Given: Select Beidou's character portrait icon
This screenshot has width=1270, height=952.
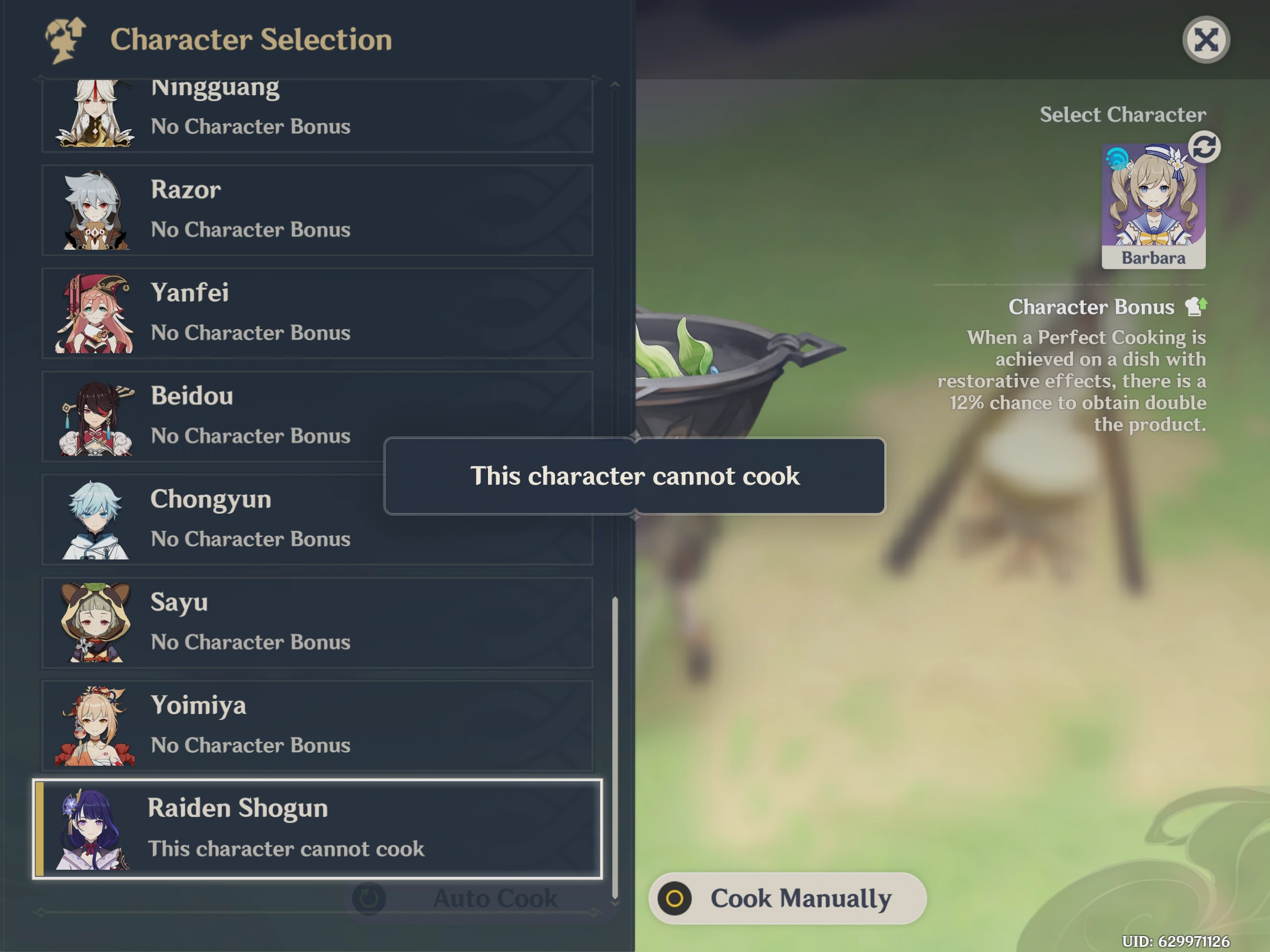Looking at the screenshot, I should [x=94, y=417].
